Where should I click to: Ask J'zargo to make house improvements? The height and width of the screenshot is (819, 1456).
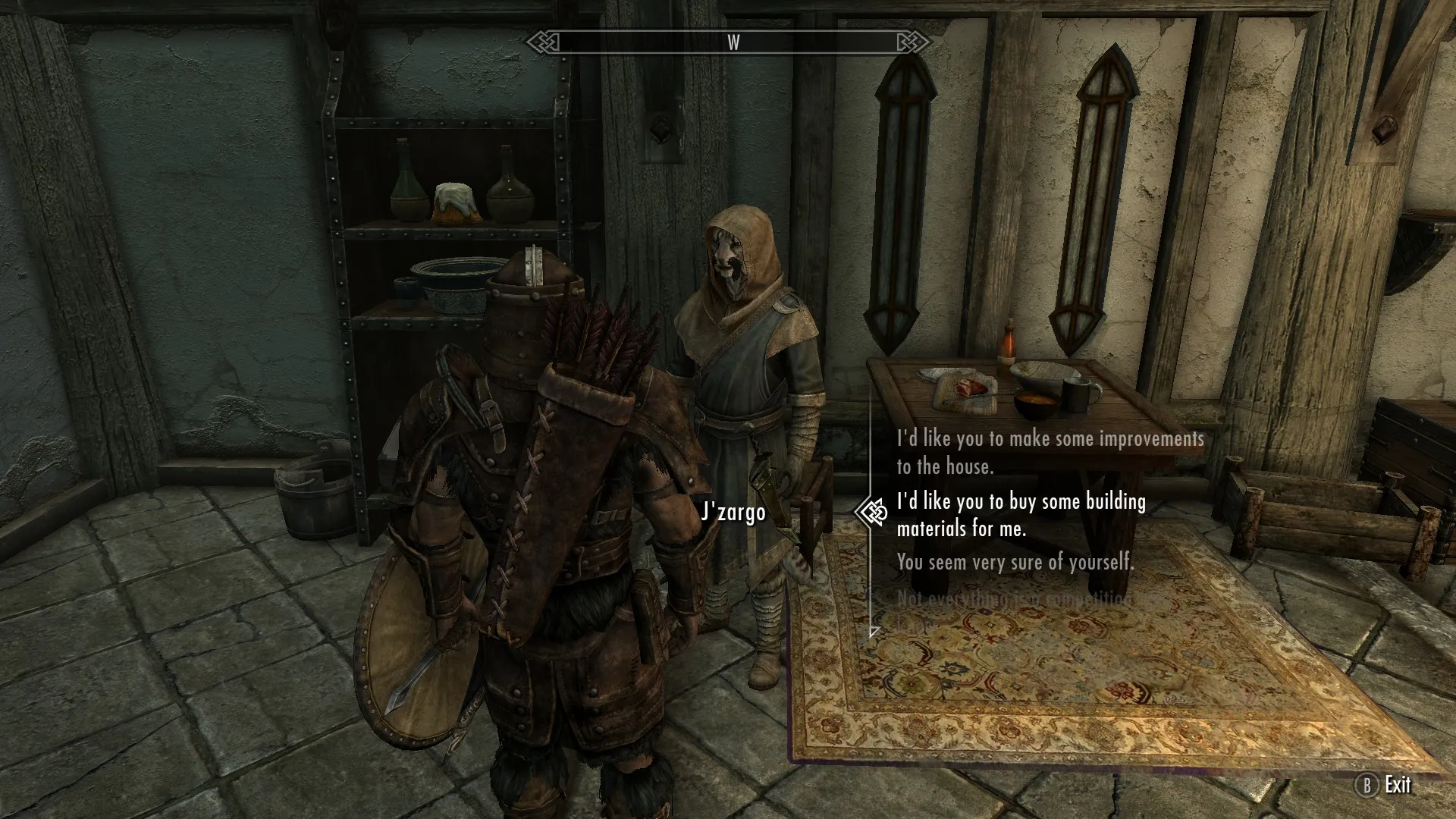1050,453
